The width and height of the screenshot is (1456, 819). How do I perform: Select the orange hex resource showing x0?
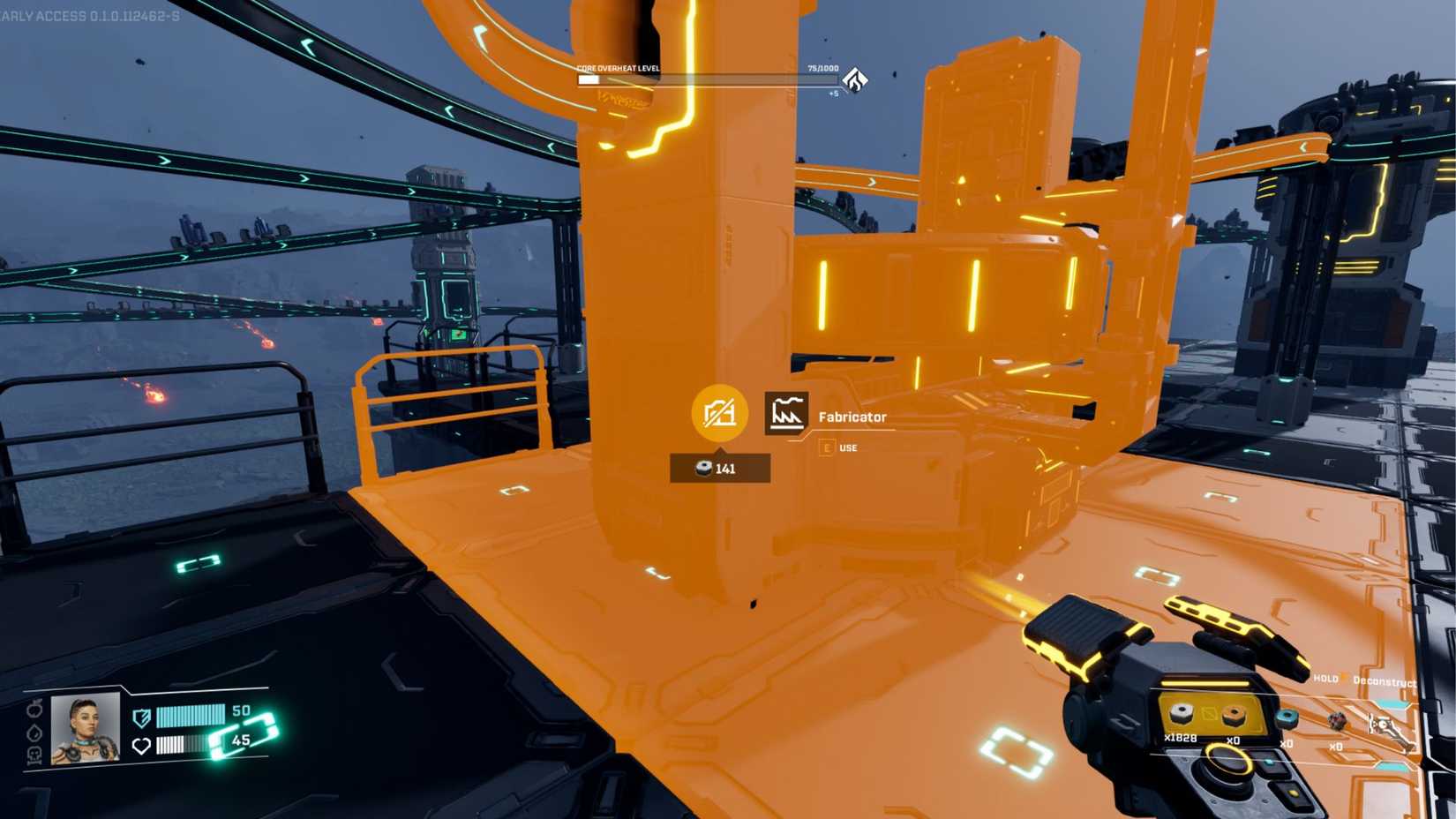(x=1235, y=716)
